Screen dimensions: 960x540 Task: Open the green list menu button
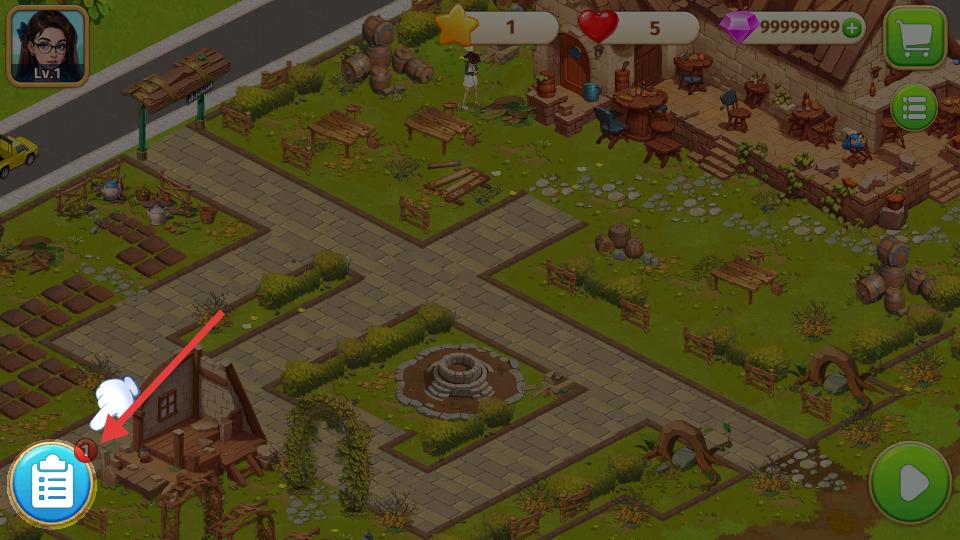[913, 108]
